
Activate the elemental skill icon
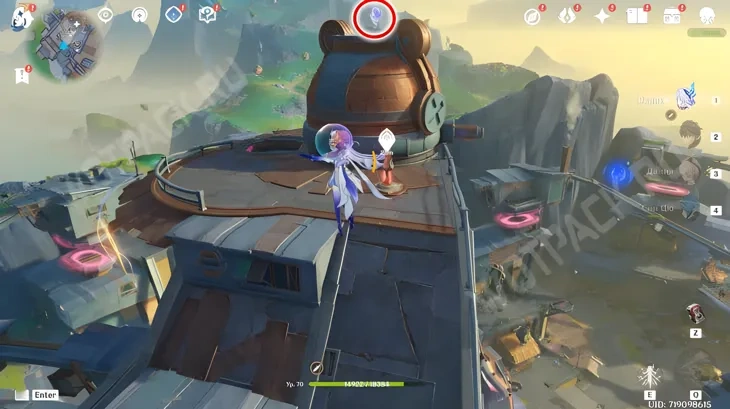(x=651, y=376)
